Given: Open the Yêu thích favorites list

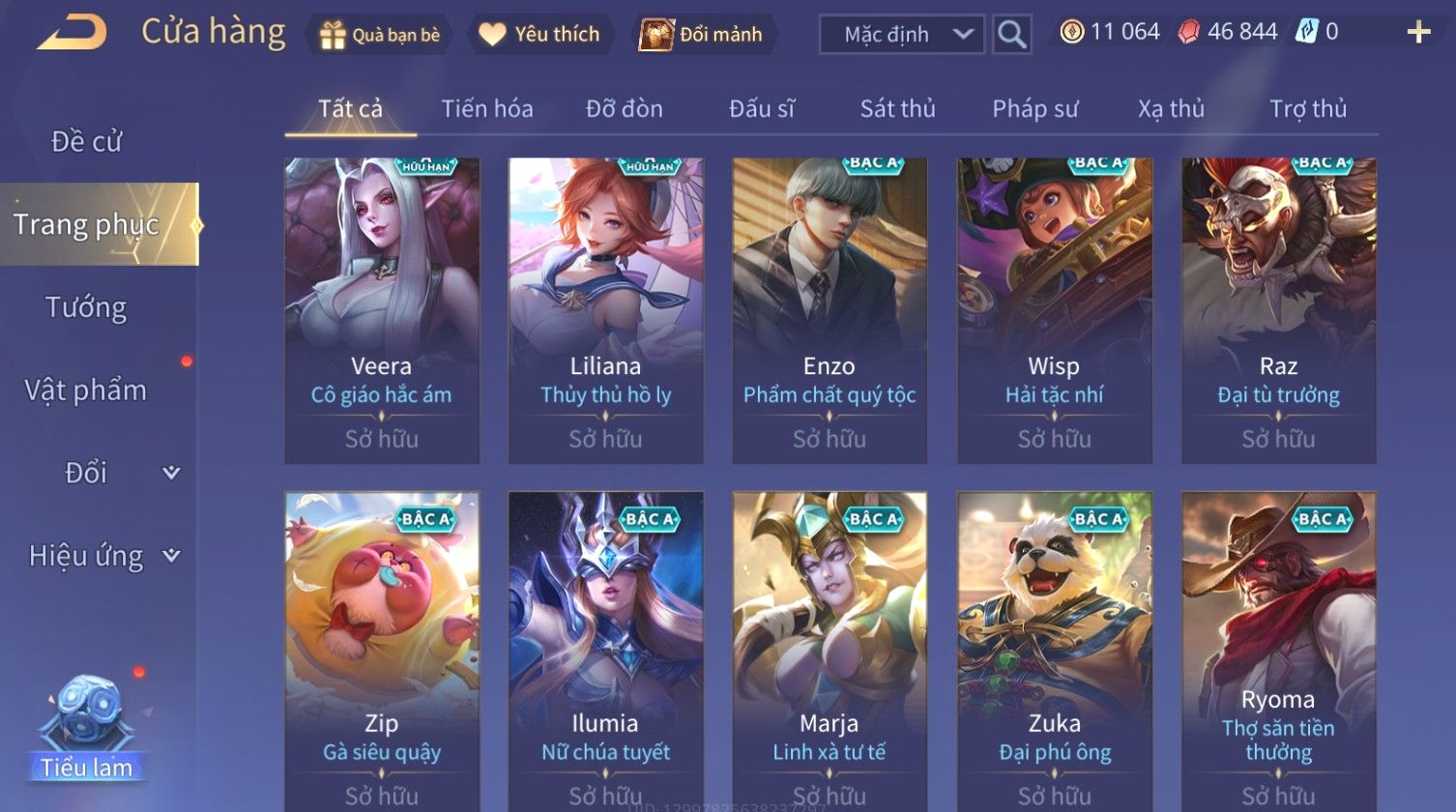Looking at the screenshot, I should pos(540,35).
